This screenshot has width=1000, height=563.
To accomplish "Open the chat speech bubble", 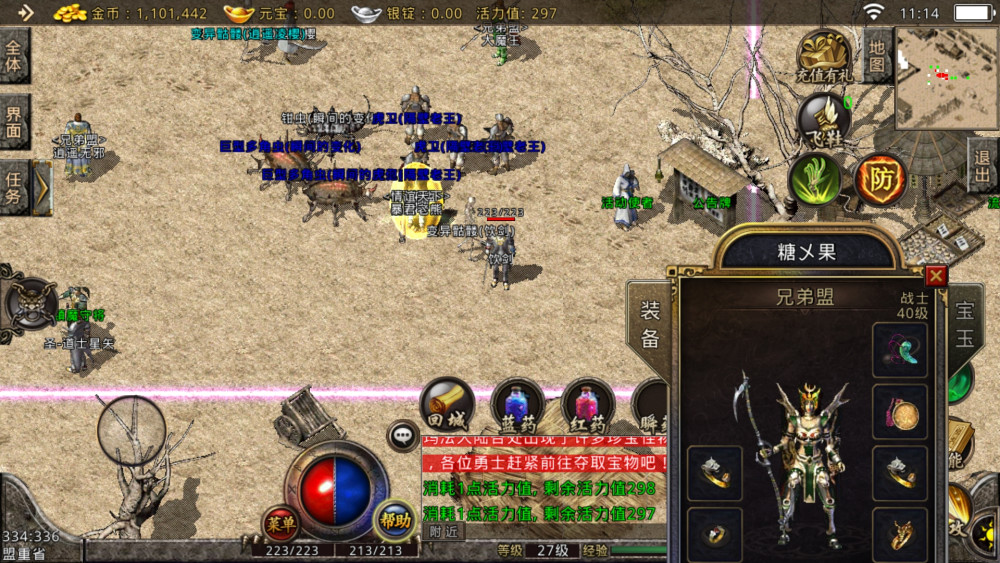I will point(403,435).
